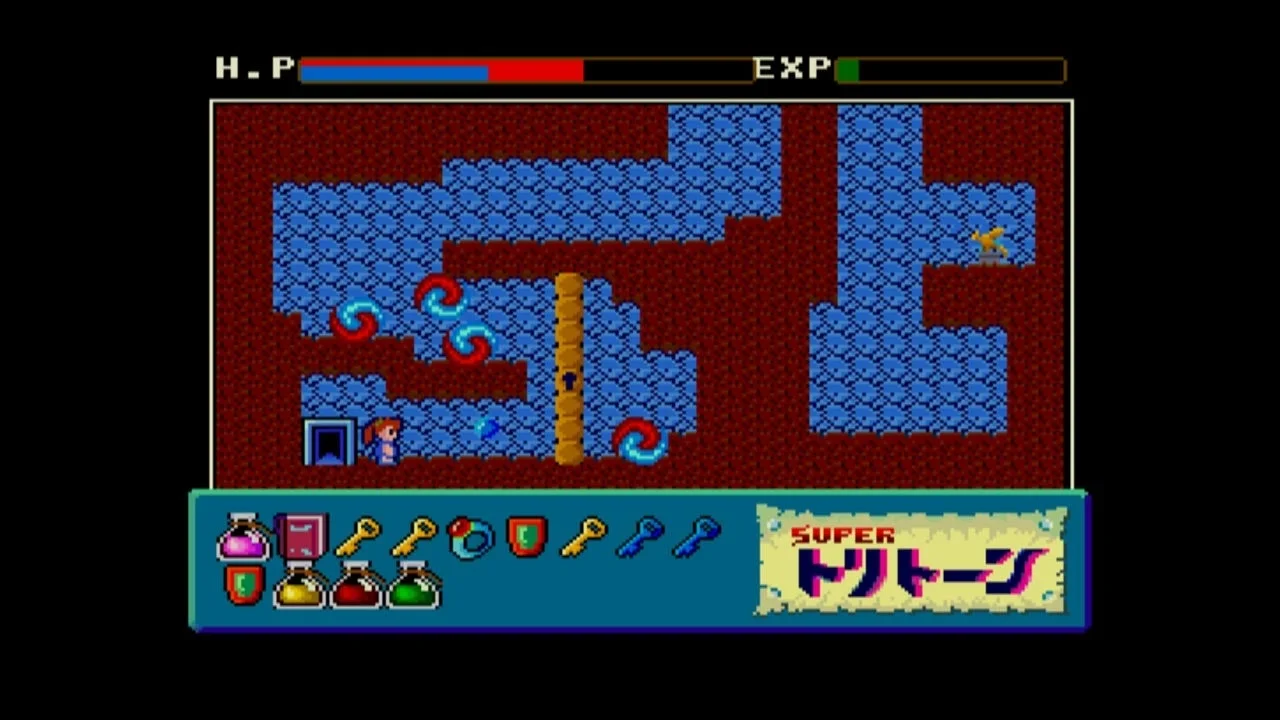Viewport: 1280px width, 720px height.
Task: Click the player character near the doorway
Action: click(x=384, y=440)
